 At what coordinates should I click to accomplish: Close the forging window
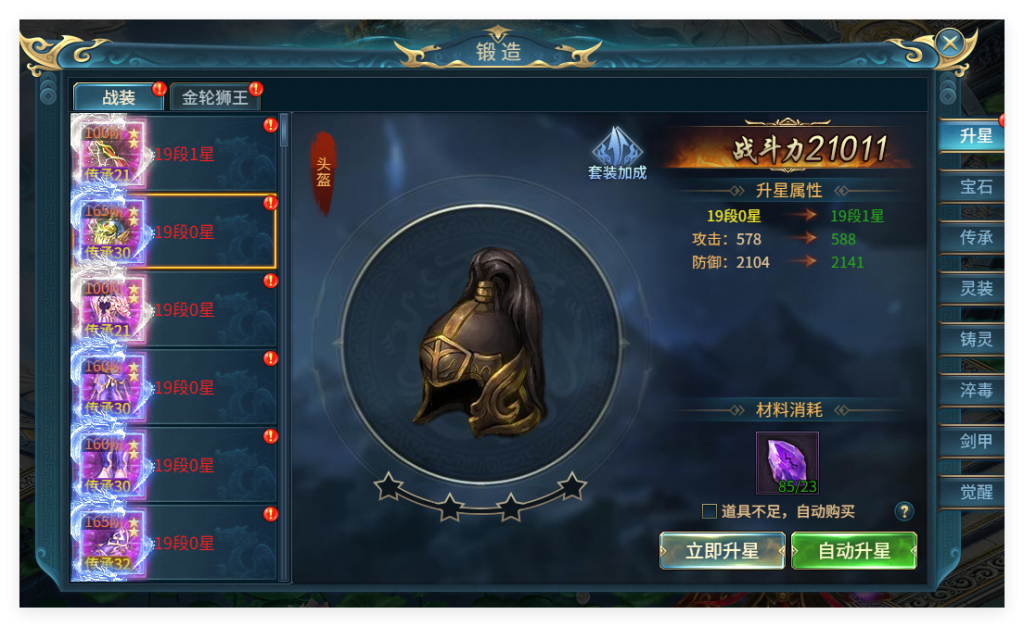950,42
